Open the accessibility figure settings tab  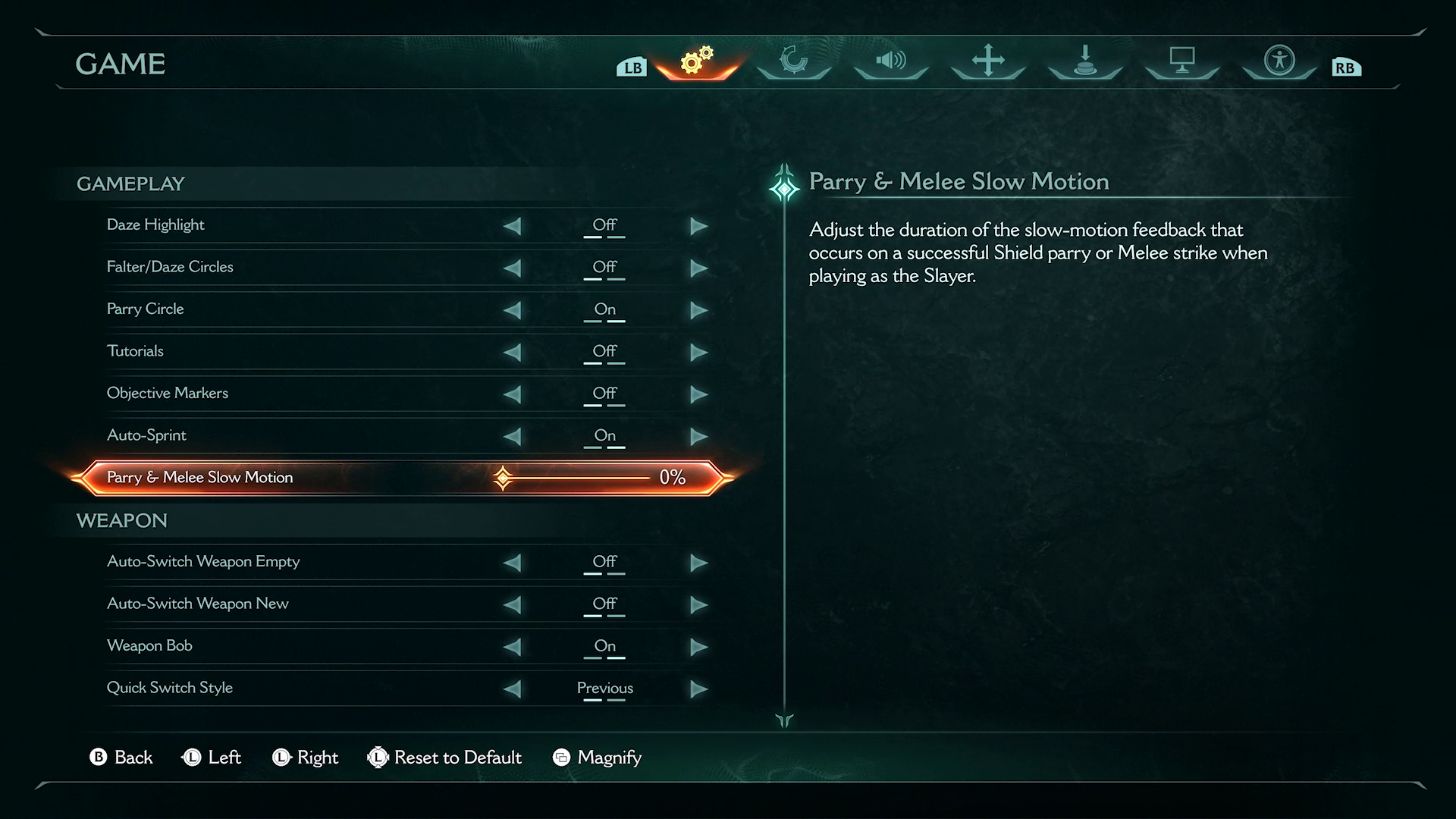[1279, 61]
